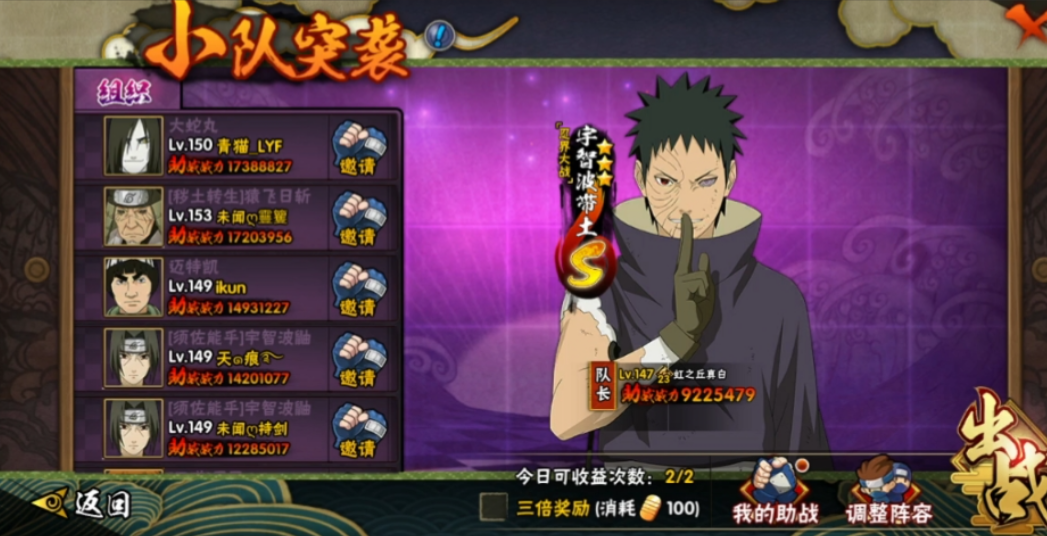1047x536 pixels.
Task: Open 我的助战 menu
Action: 776,492
